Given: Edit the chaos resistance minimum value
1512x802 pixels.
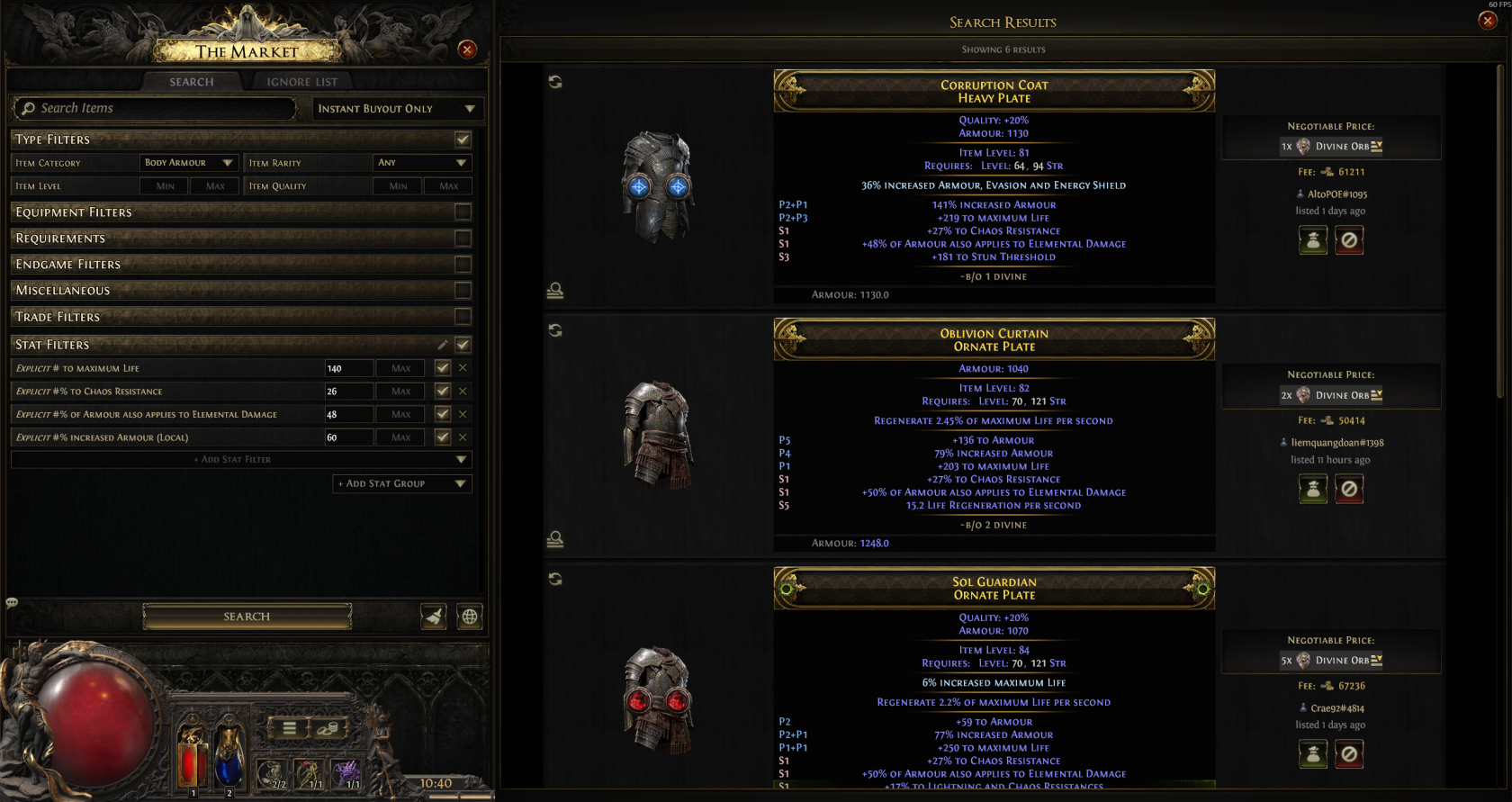Looking at the screenshot, I should click(x=348, y=392).
